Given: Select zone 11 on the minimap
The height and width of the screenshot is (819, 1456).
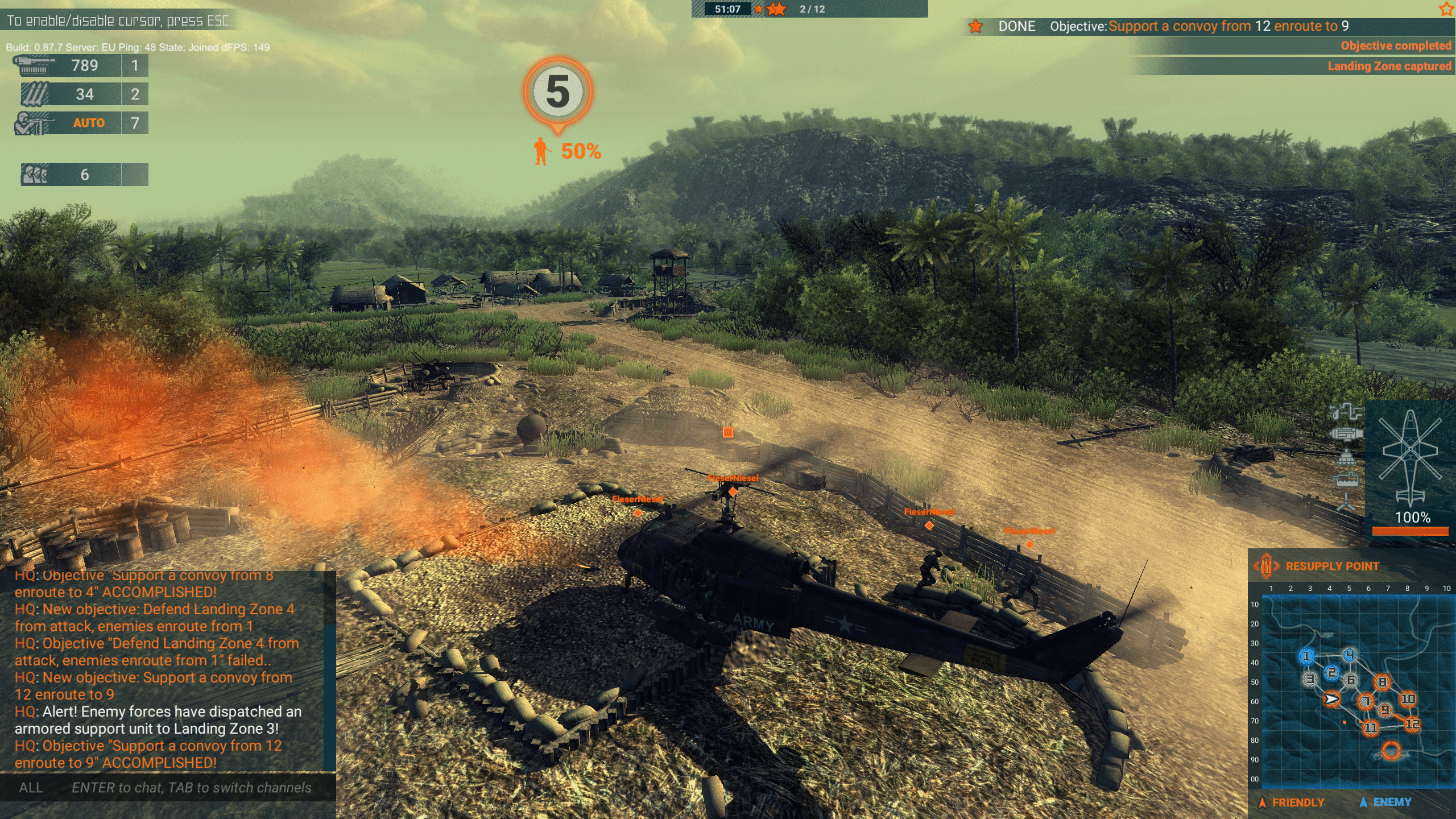Looking at the screenshot, I should (1370, 727).
